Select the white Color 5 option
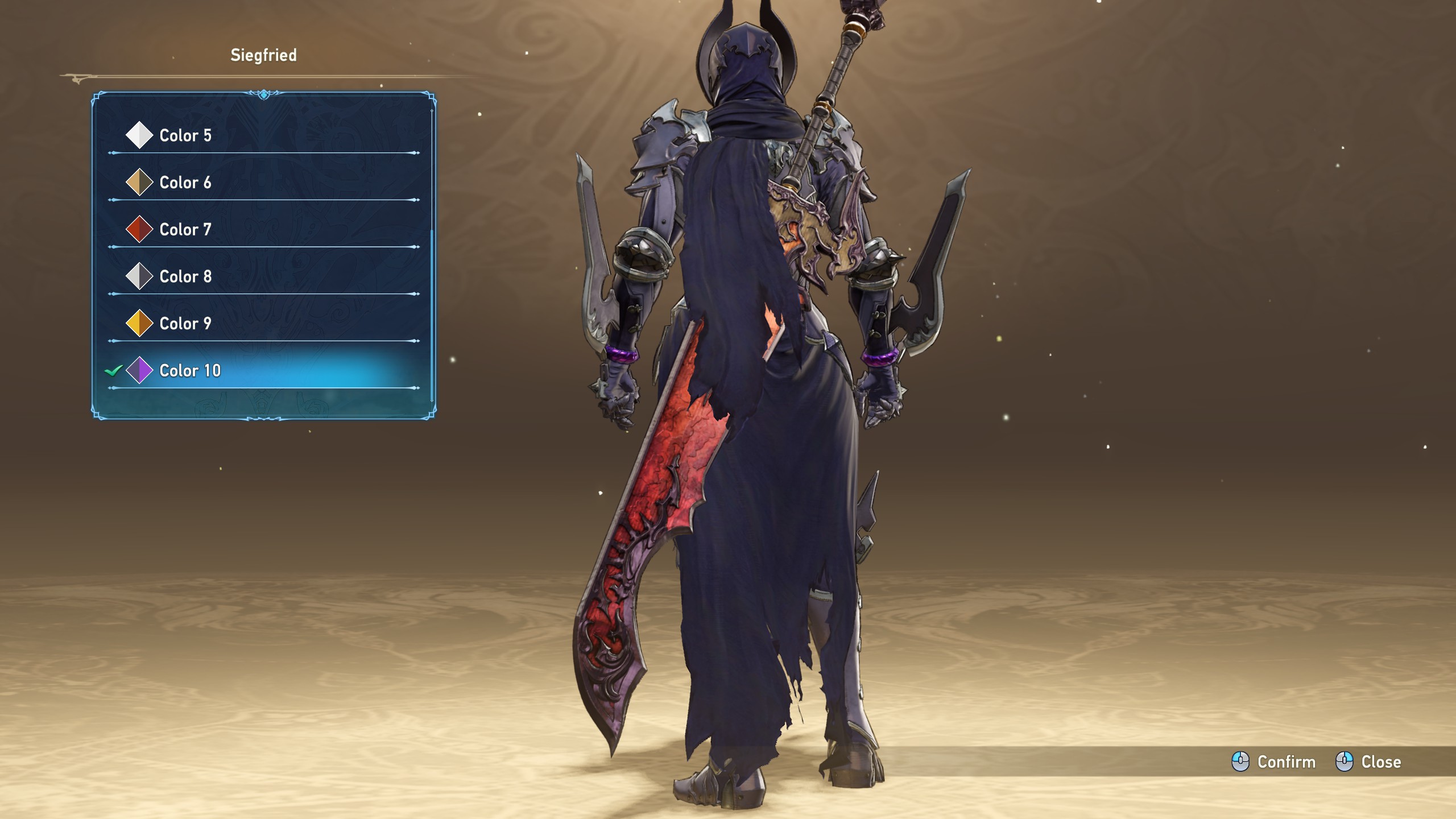Viewport: 1456px width, 819px height. 185,135
